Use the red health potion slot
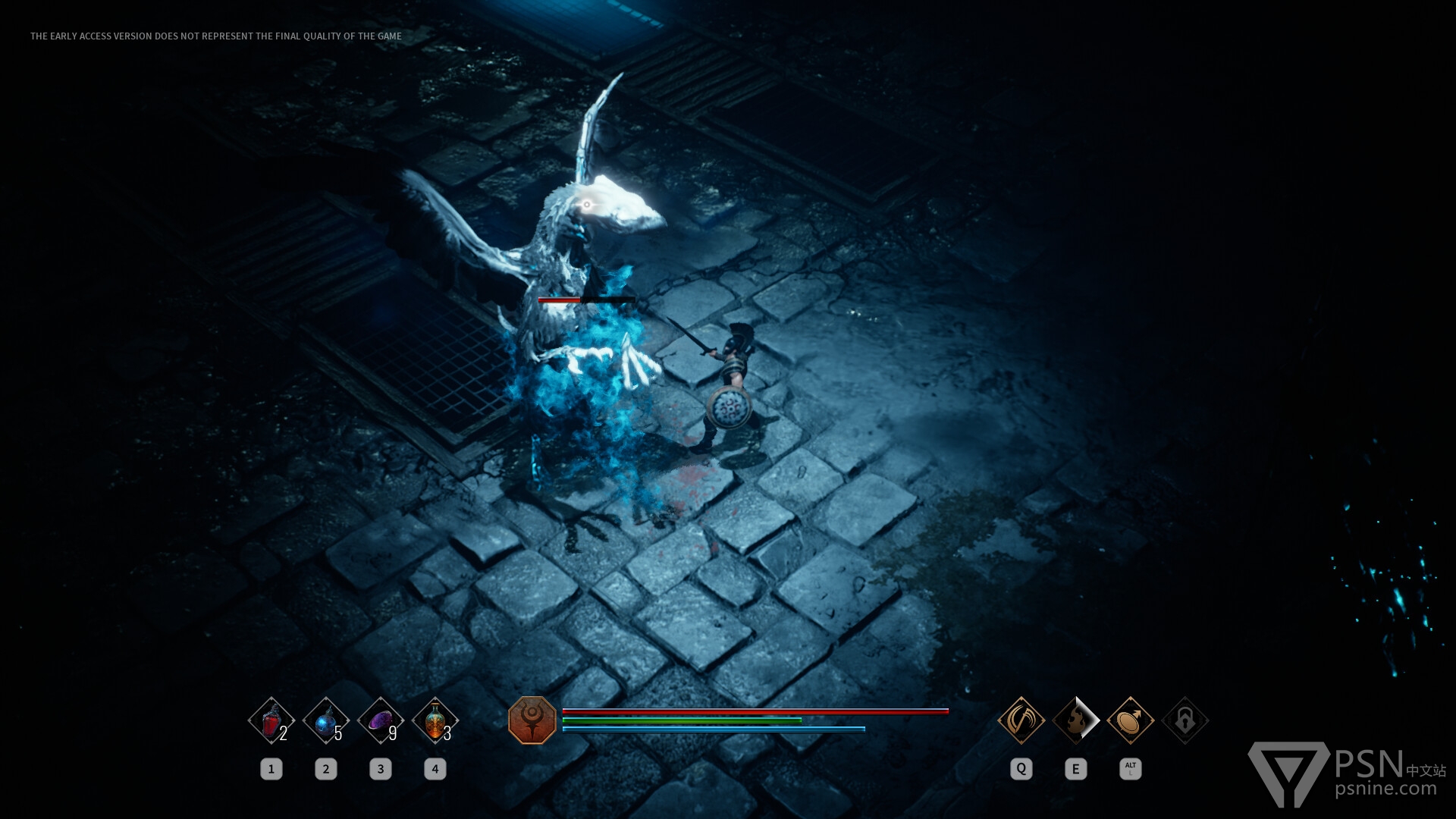This screenshot has width=1456, height=819. point(271,720)
